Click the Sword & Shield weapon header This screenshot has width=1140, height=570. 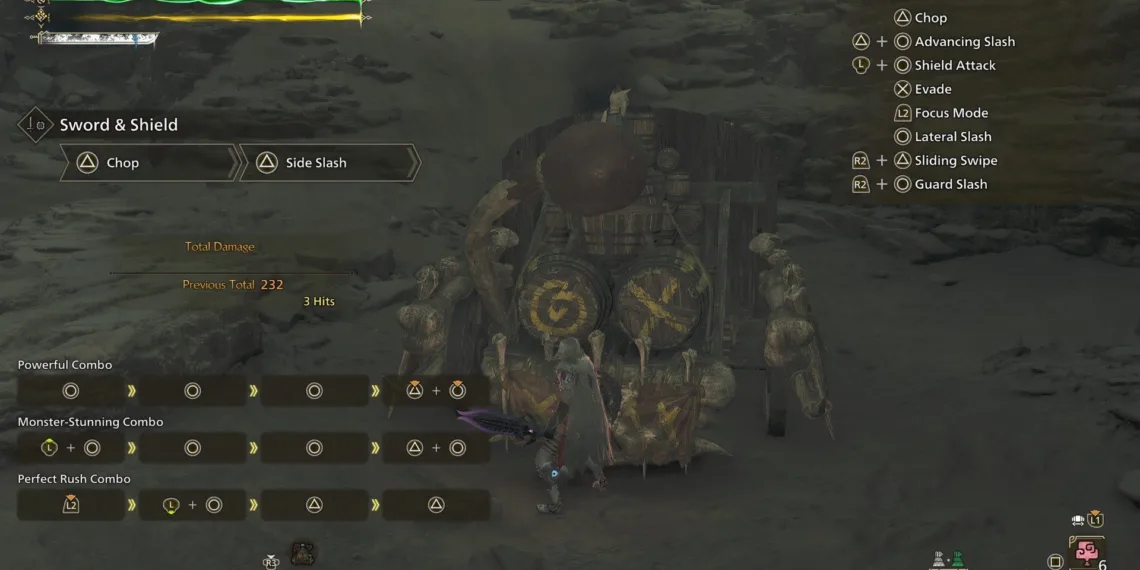[118, 125]
